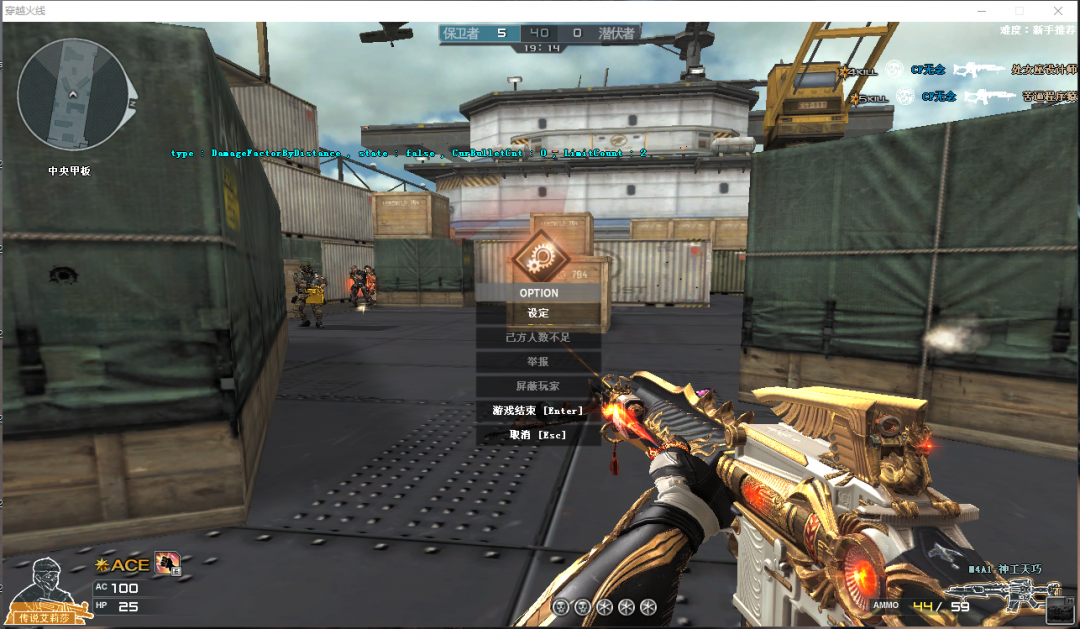Click the soldier portrait 传说艾莉莎
Image resolution: width=1080 pixels, height=629 pixels.
(44, 586)
